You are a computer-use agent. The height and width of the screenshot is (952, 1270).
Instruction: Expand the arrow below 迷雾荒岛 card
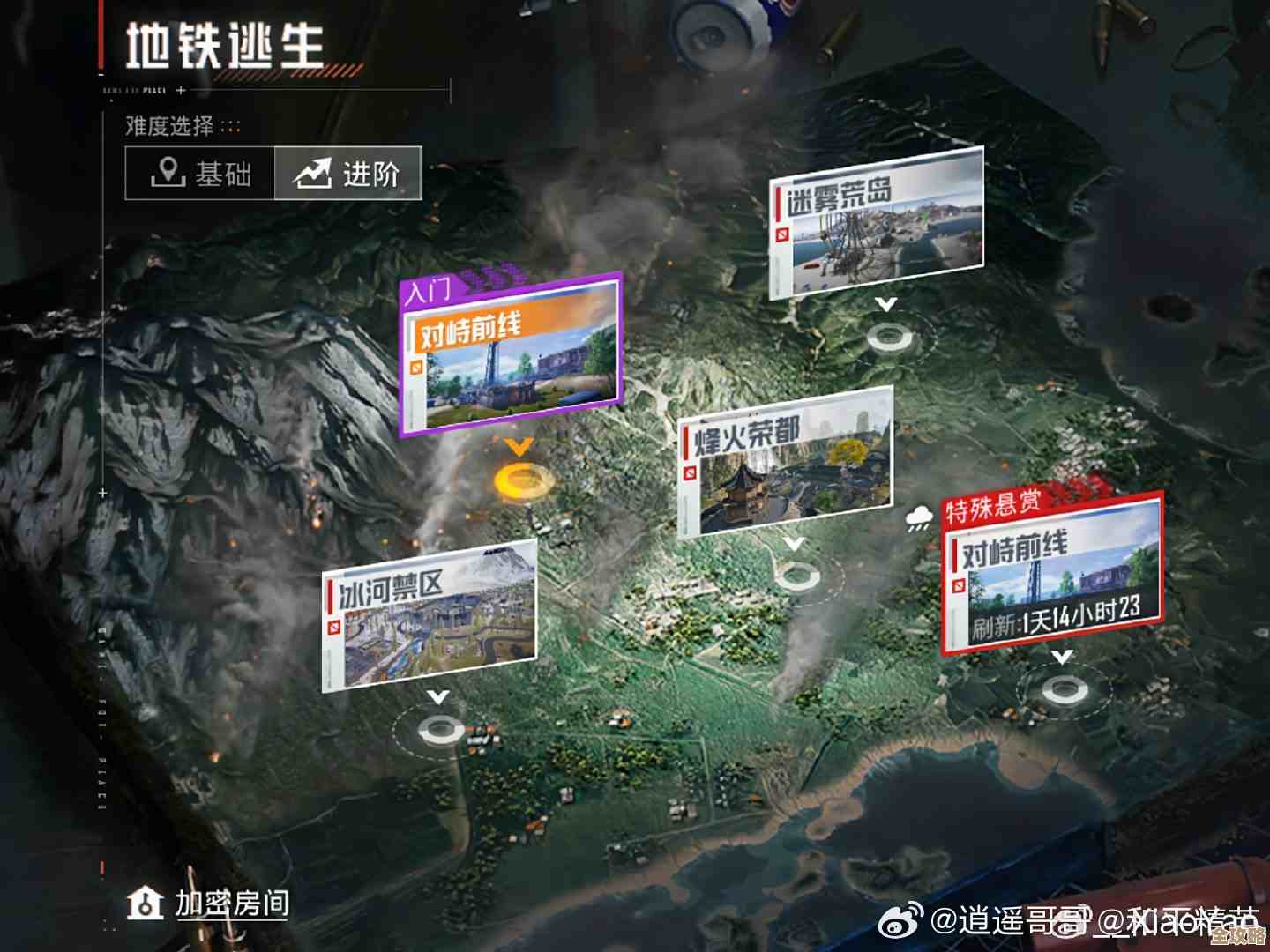click(x=885, y=301)
